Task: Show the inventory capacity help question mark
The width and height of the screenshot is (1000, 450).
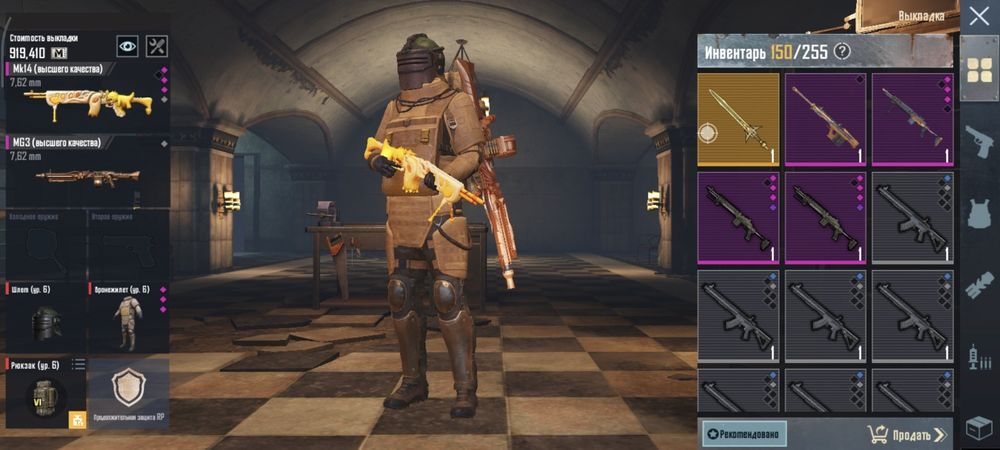Action: pos(843,52)
